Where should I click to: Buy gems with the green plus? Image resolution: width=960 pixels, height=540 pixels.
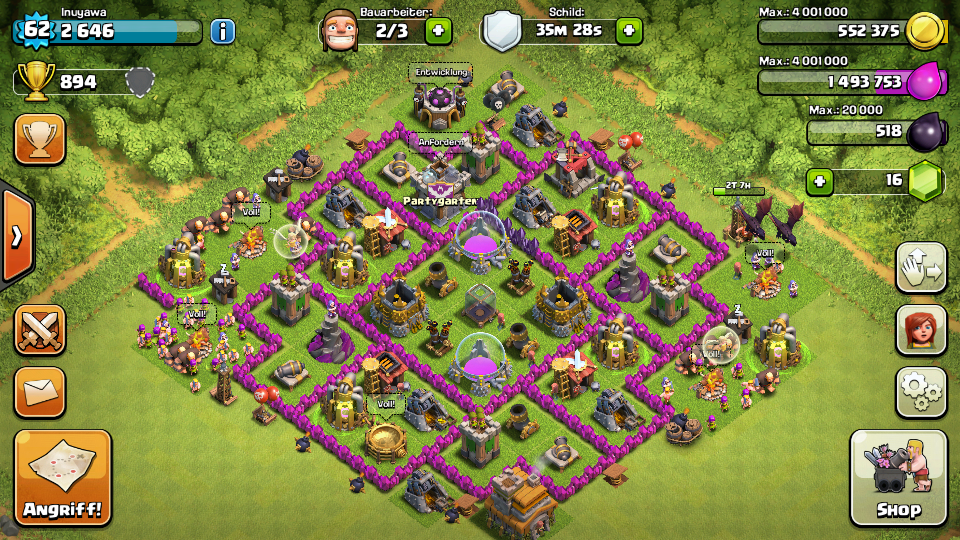click(x=820, y=182)
